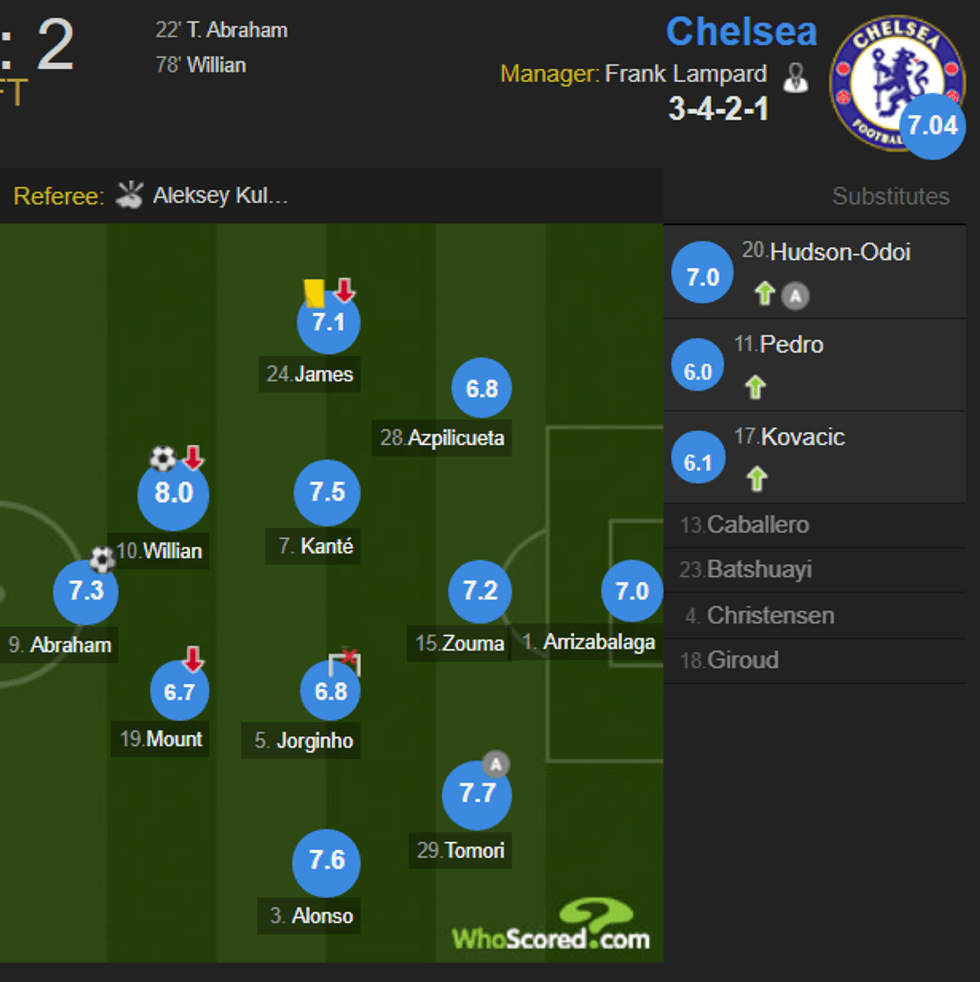Select goalkeeper Arrizabalaga's rating circle
Screen dimensions: 980x982
pyautogui.click(x=632, y=591)
